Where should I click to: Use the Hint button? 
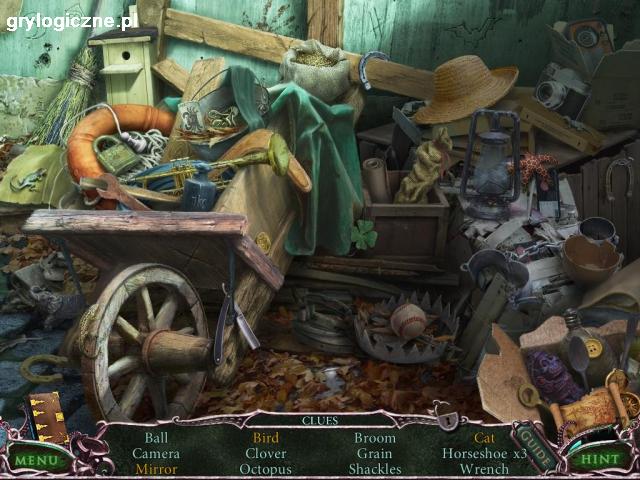pyautogui.click(x=598, y=461)
